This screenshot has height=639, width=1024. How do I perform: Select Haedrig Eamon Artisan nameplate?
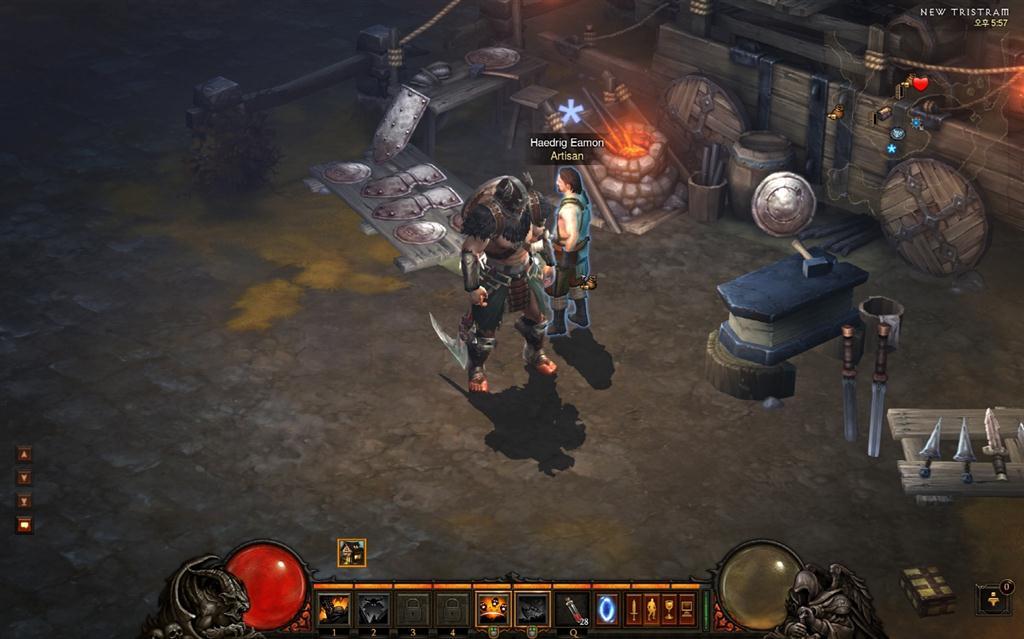click(x=567, y=149)
